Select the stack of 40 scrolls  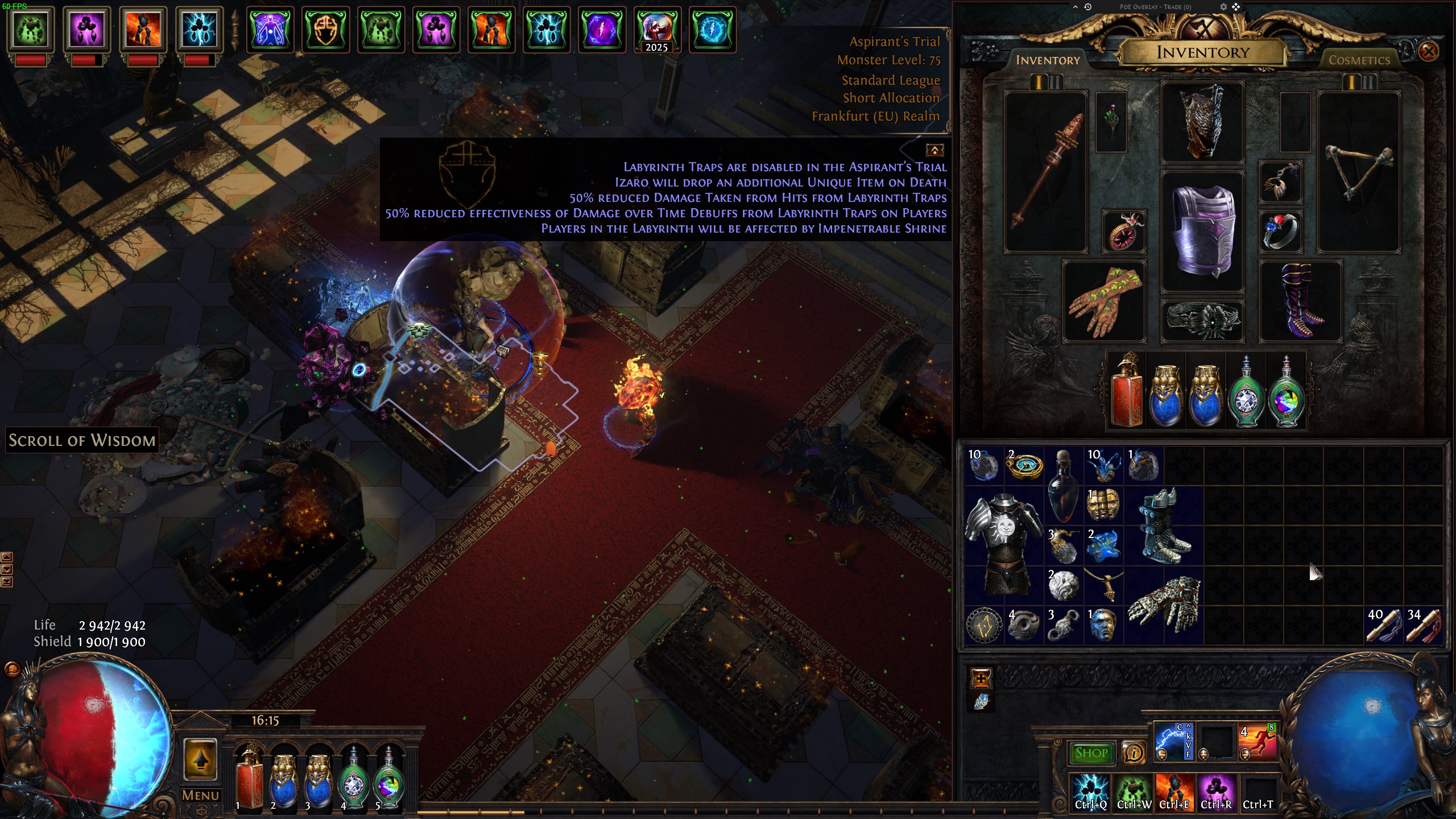tap(1383, 625)
